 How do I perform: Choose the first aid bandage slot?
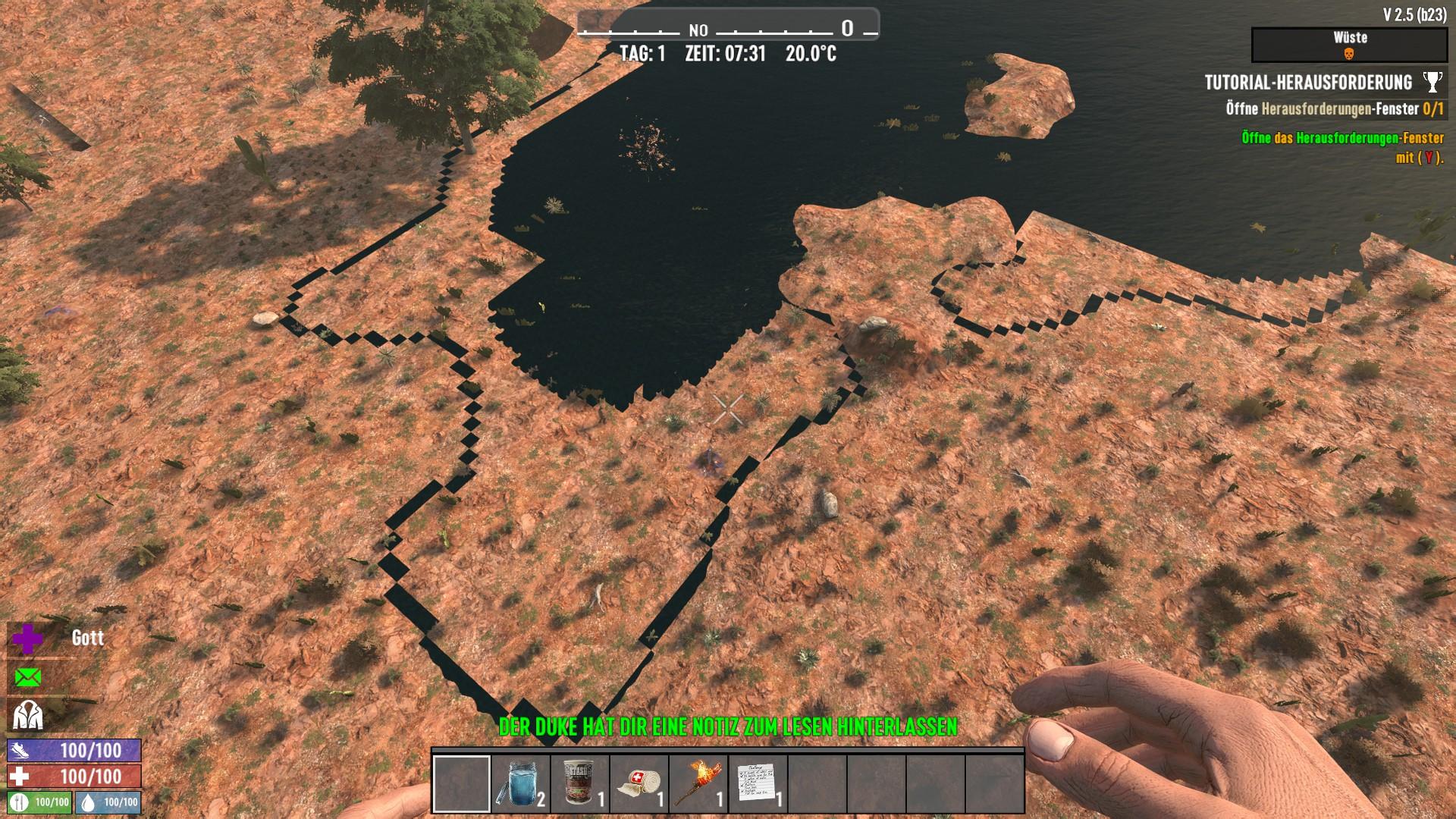pos(639,783)
